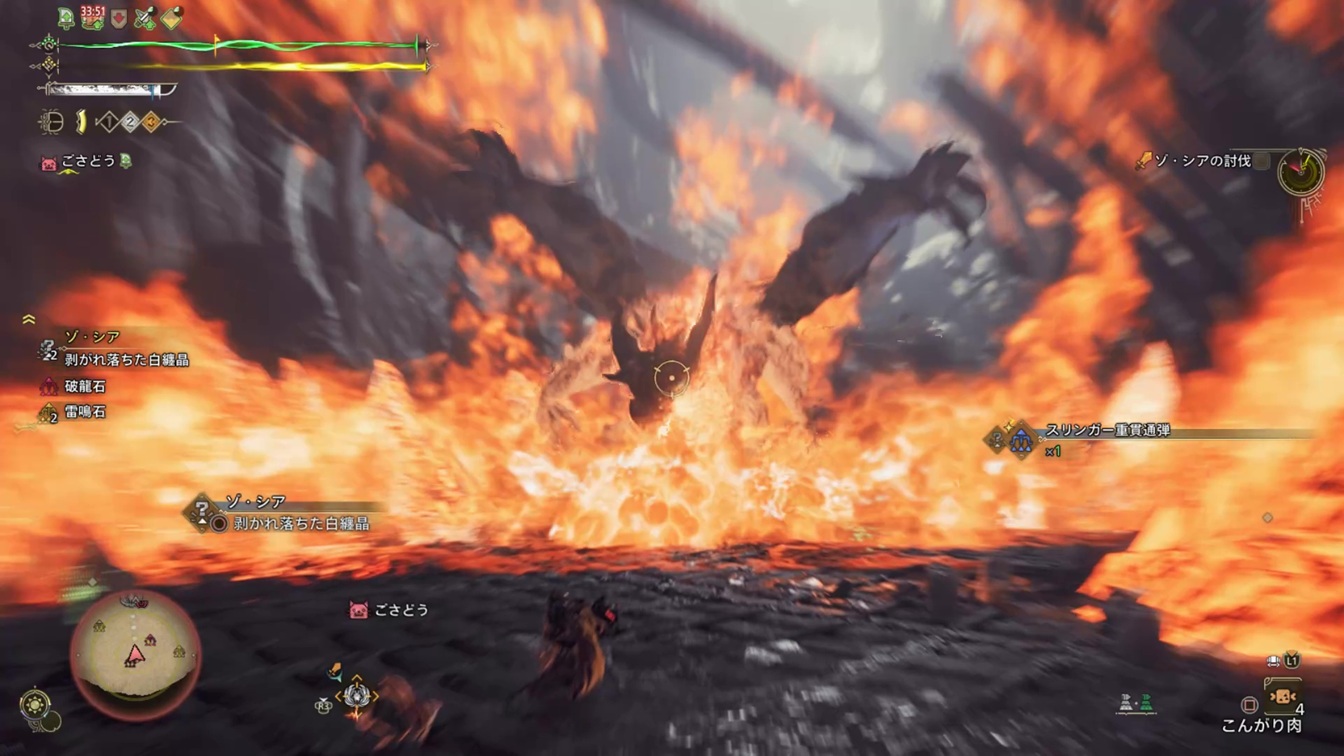Select the orange number 3 diamond marker
The width and height of the screenshot is (1344, 756).
(150, 122)
